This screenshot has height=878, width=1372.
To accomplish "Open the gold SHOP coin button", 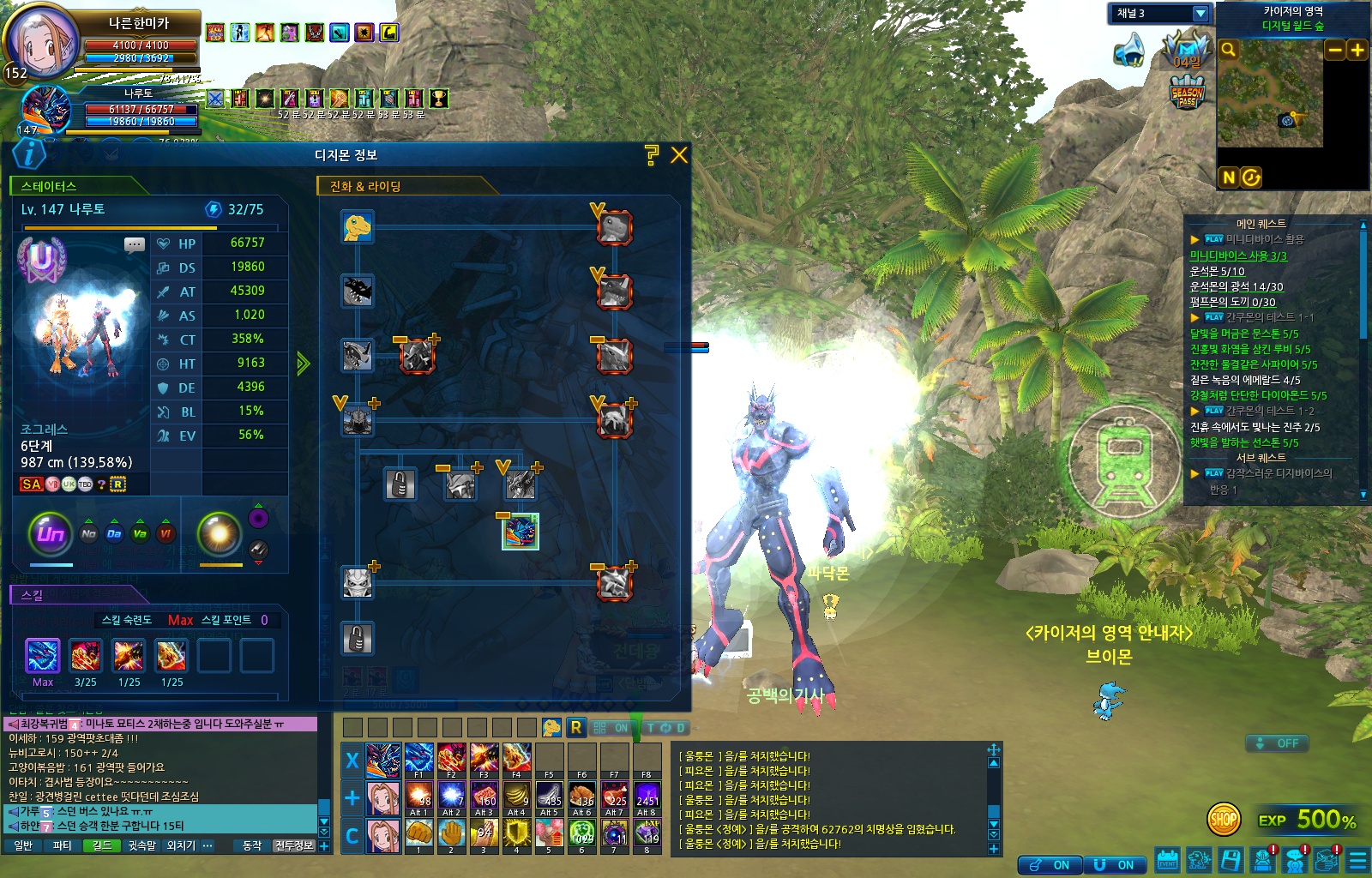I will pos(1224,820).
